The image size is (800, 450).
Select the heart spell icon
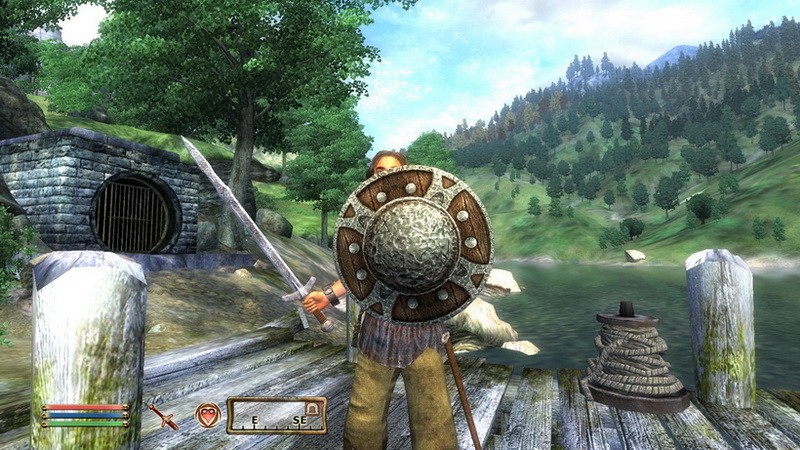207,414
